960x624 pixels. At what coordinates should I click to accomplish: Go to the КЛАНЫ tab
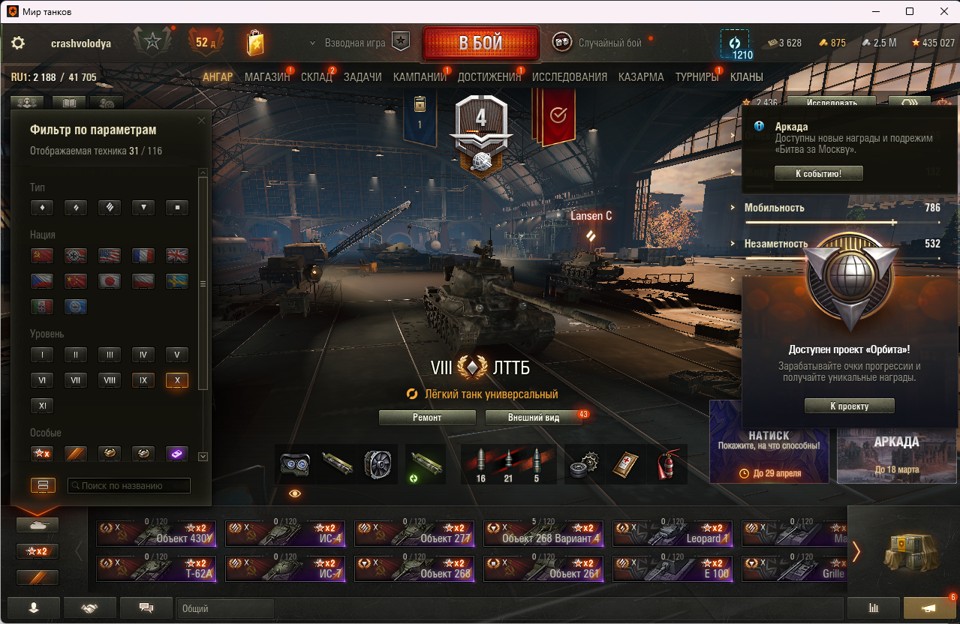(746, 77)
